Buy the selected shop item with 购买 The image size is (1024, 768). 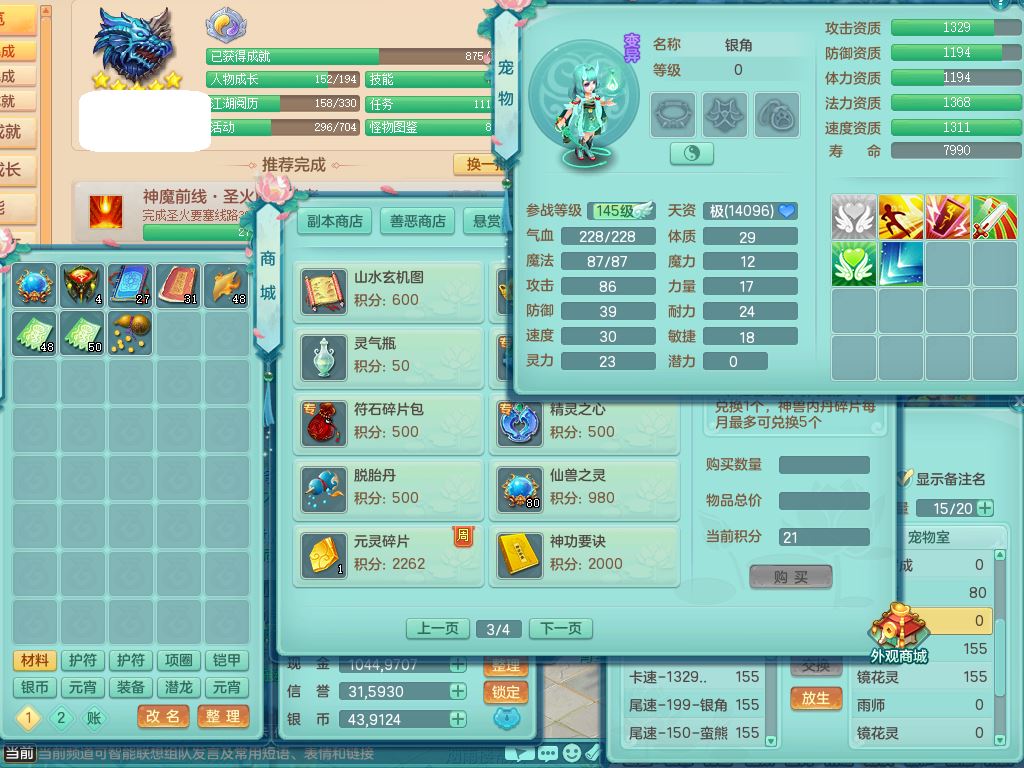pos(790,577)
